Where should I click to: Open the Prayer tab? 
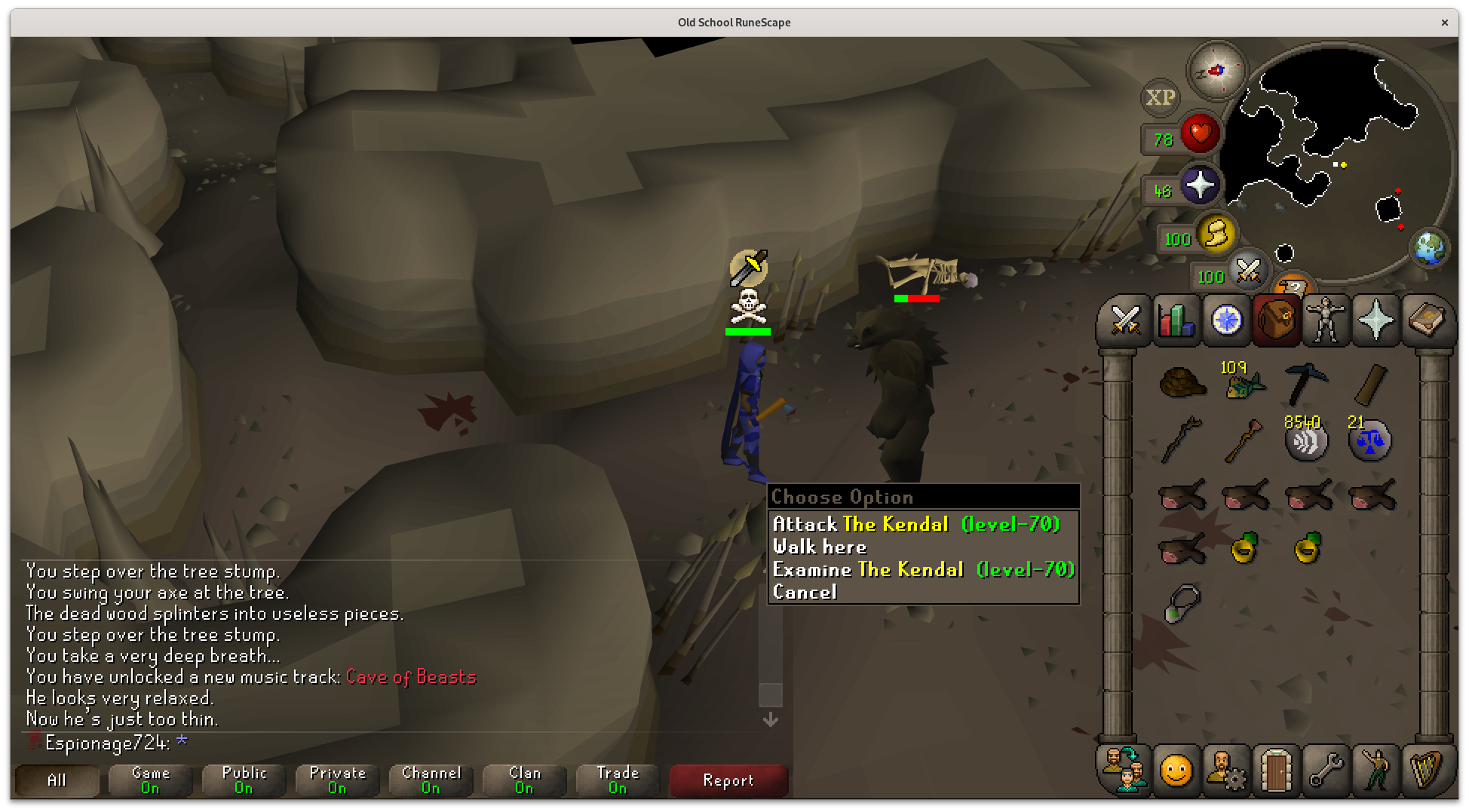tap(1375, 320)
